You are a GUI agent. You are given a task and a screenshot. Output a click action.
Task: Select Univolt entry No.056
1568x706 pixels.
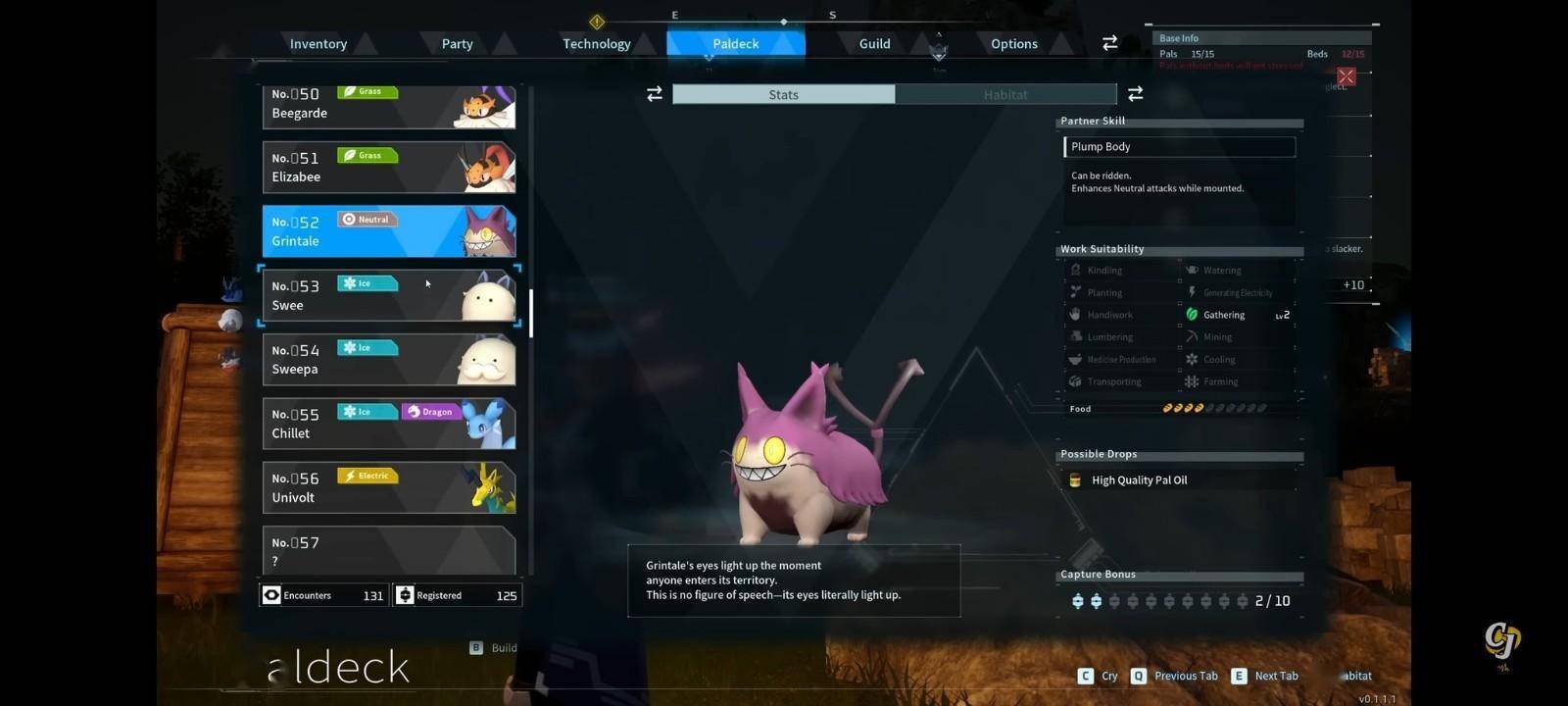[x=388, y=487]
